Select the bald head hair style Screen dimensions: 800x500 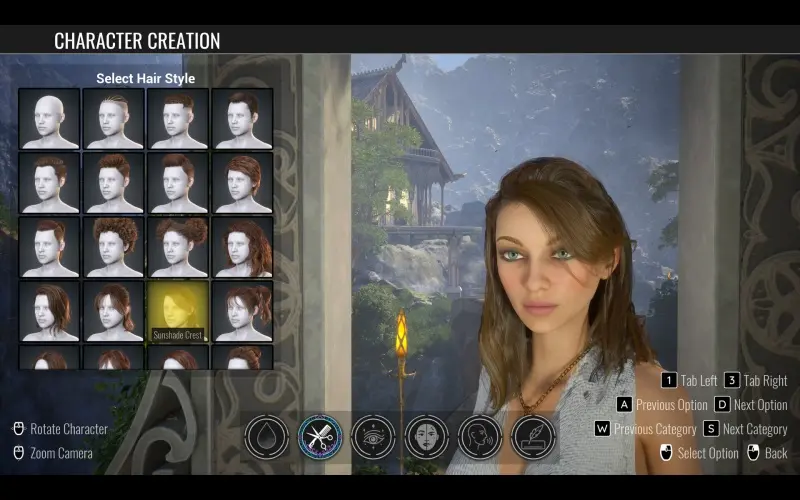tap(50, 119)
